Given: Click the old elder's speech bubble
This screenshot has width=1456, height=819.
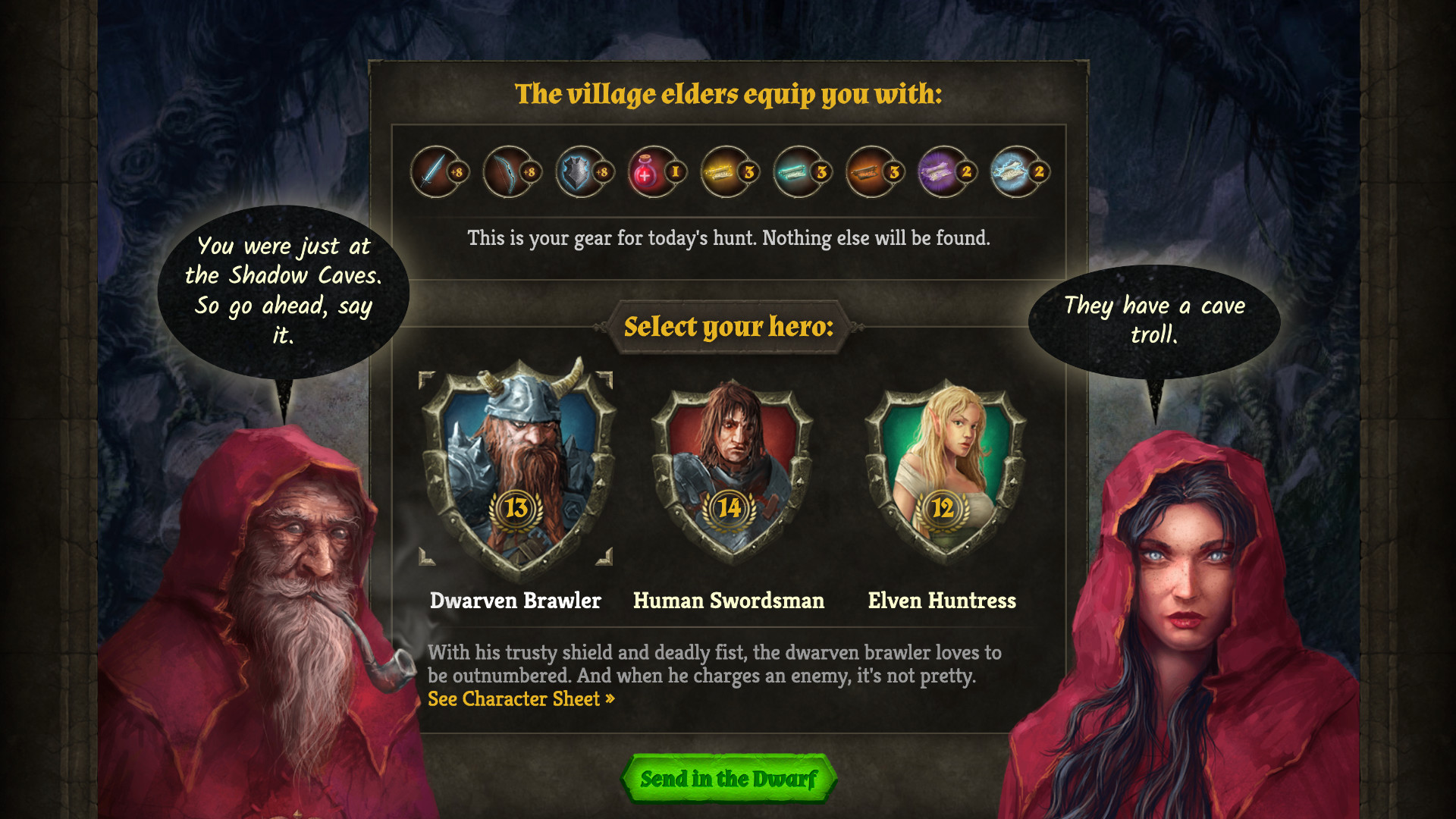Looking at the screenshot, I should (x=284, y=290).
